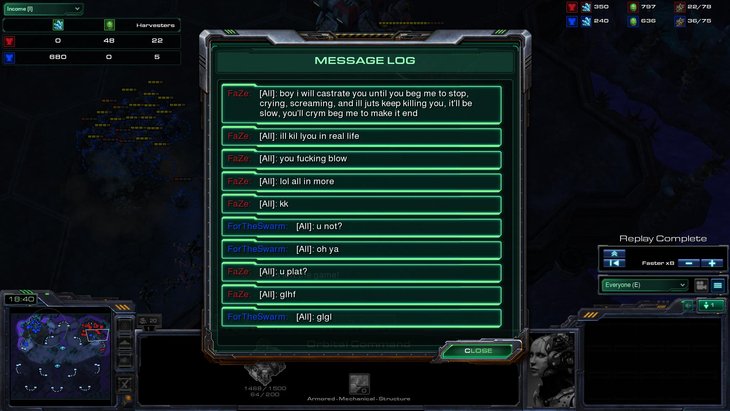
Task: Select the last ForTheSwarm 'glgl' message row
Action: 361,317
